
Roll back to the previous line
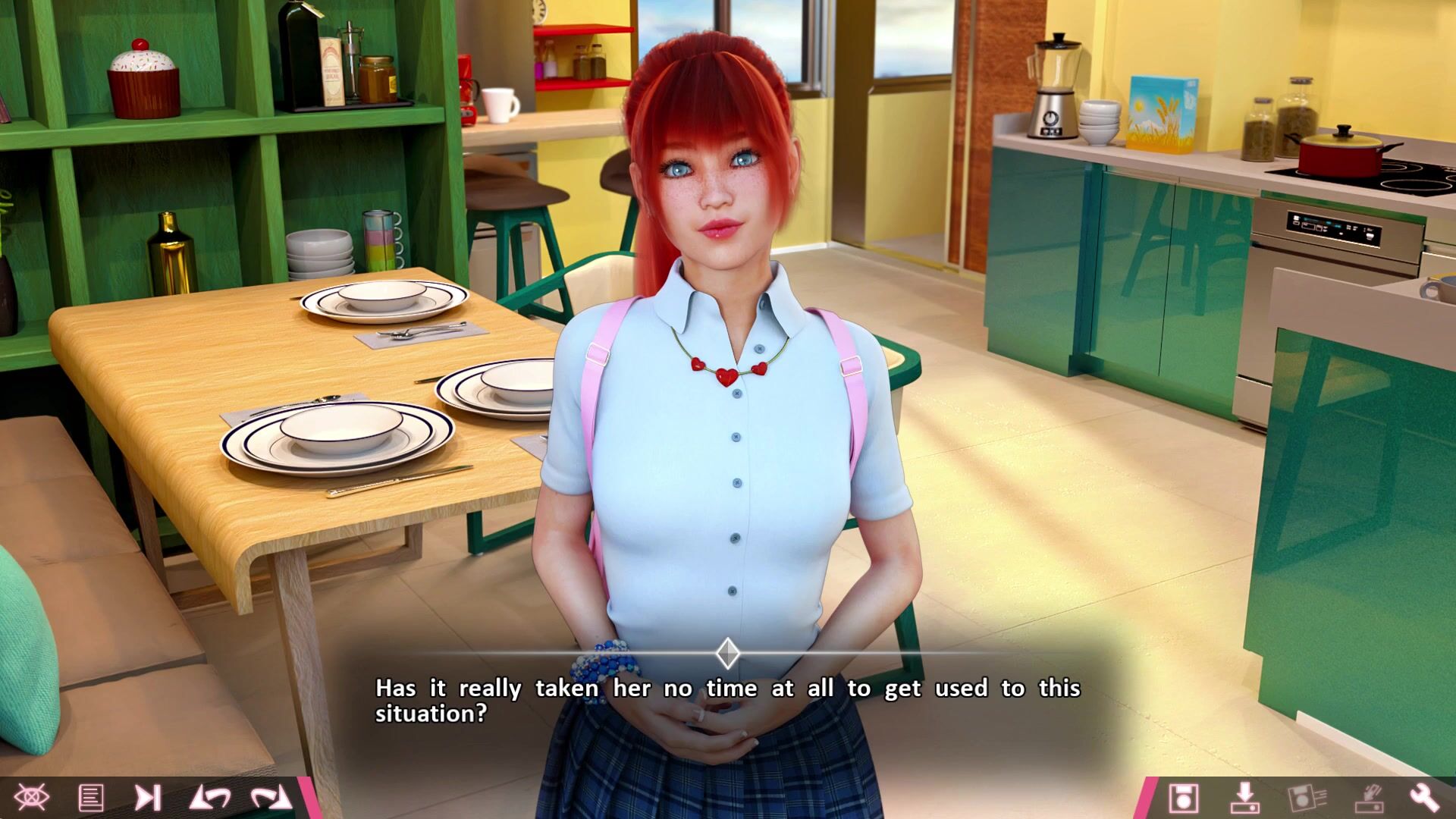[x=210, y=798]
